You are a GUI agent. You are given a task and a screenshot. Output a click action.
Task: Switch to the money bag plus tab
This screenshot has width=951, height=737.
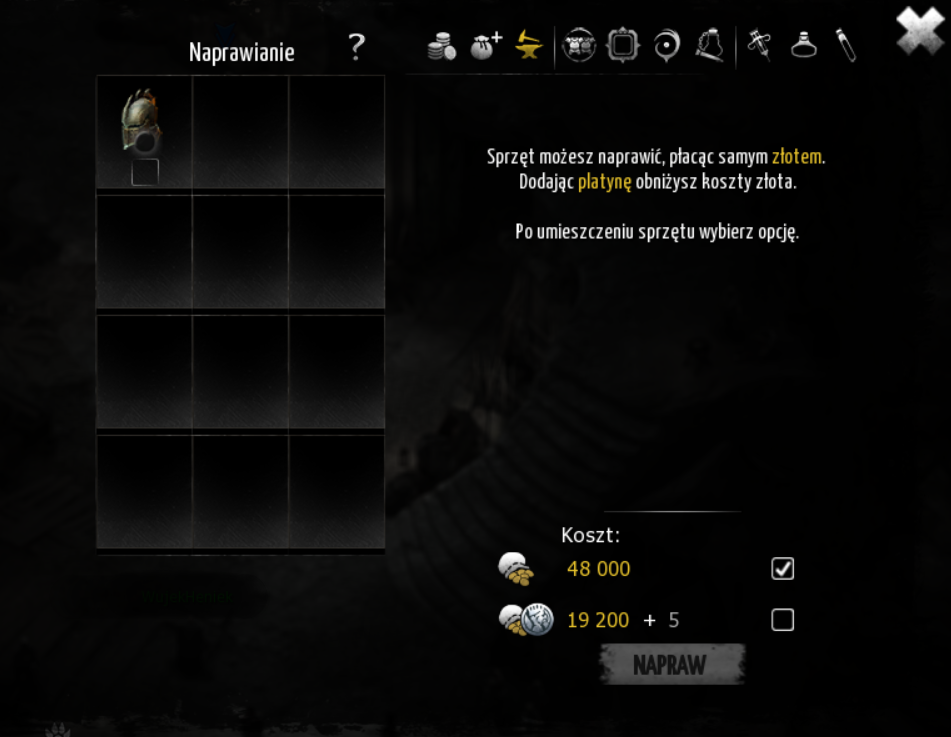pos(485,46)
